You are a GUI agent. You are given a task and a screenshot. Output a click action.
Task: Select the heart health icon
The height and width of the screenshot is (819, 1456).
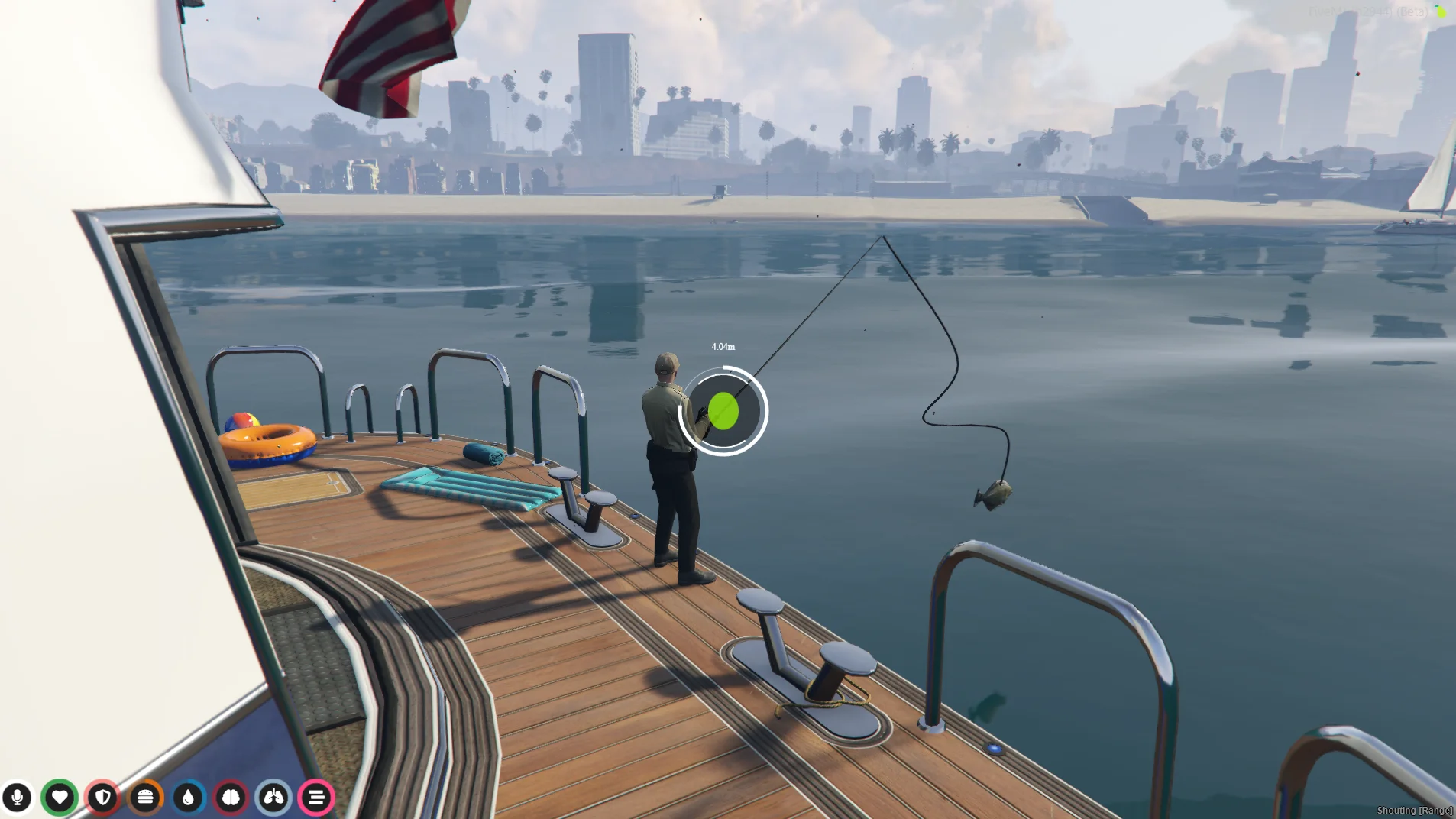[x=60, y=798]
